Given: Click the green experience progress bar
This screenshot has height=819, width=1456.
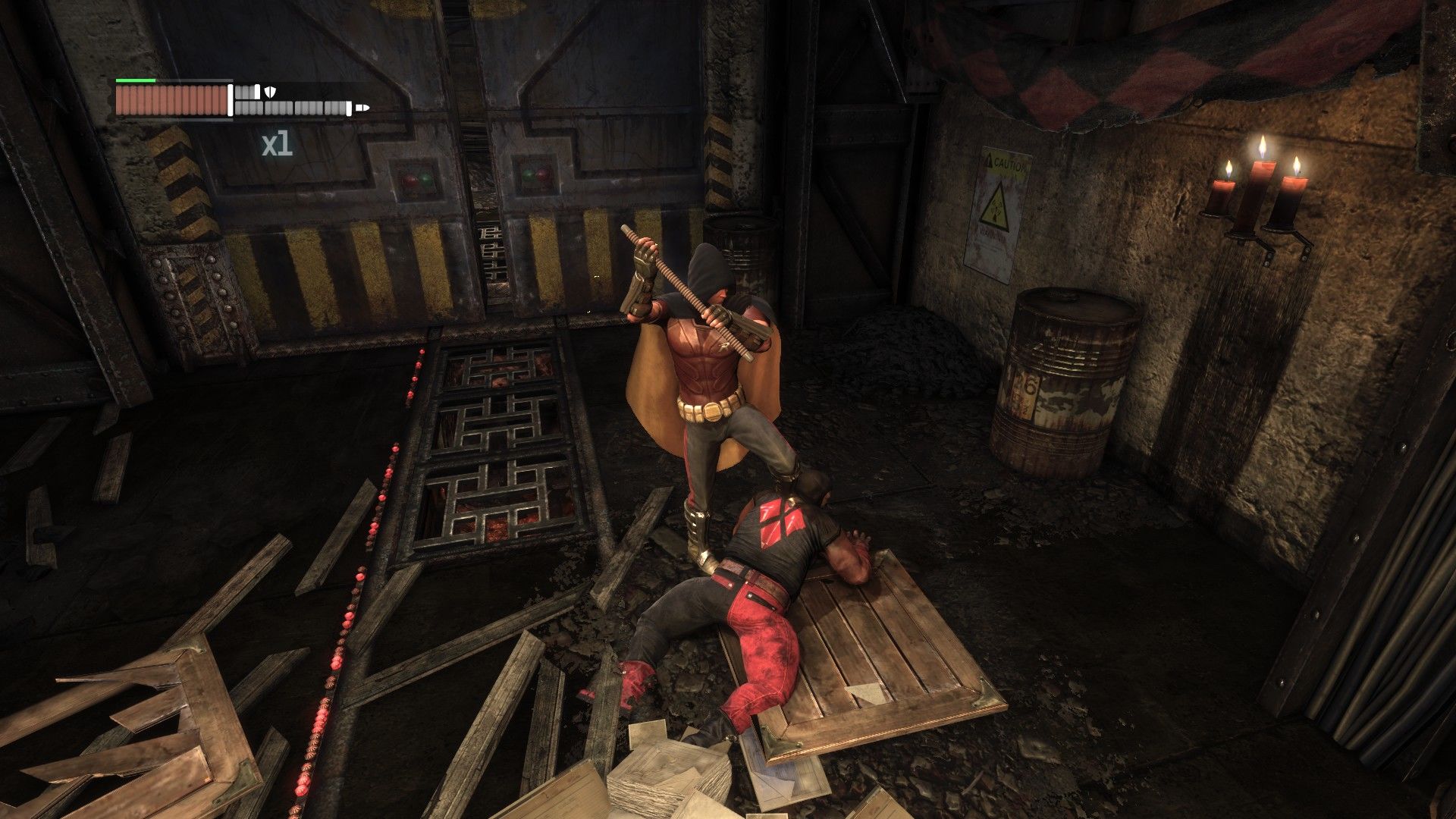Looking at the screenshot, I should tap(136, 80).
